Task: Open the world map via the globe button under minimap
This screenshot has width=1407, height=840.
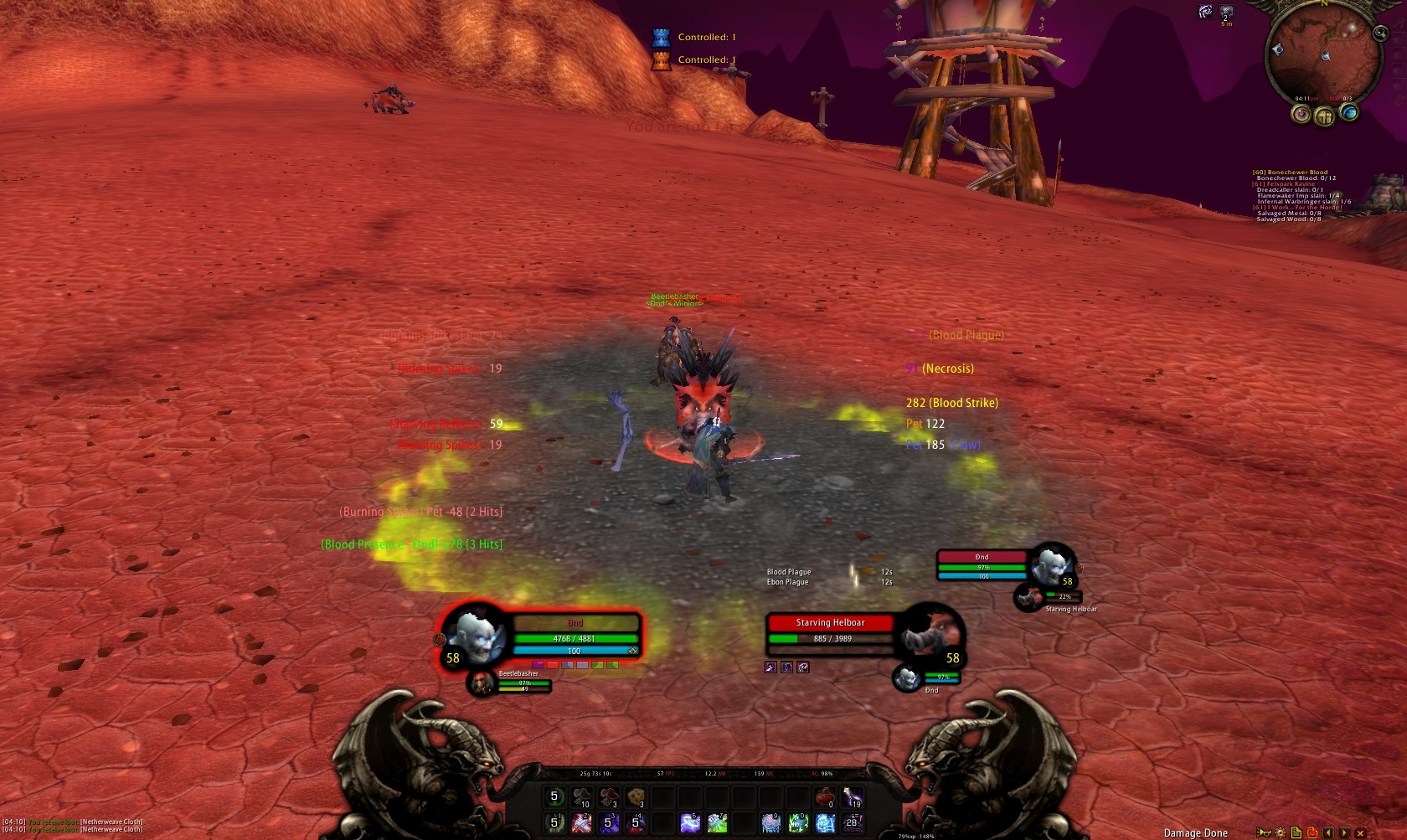Action: click(x=1349, y=114)
